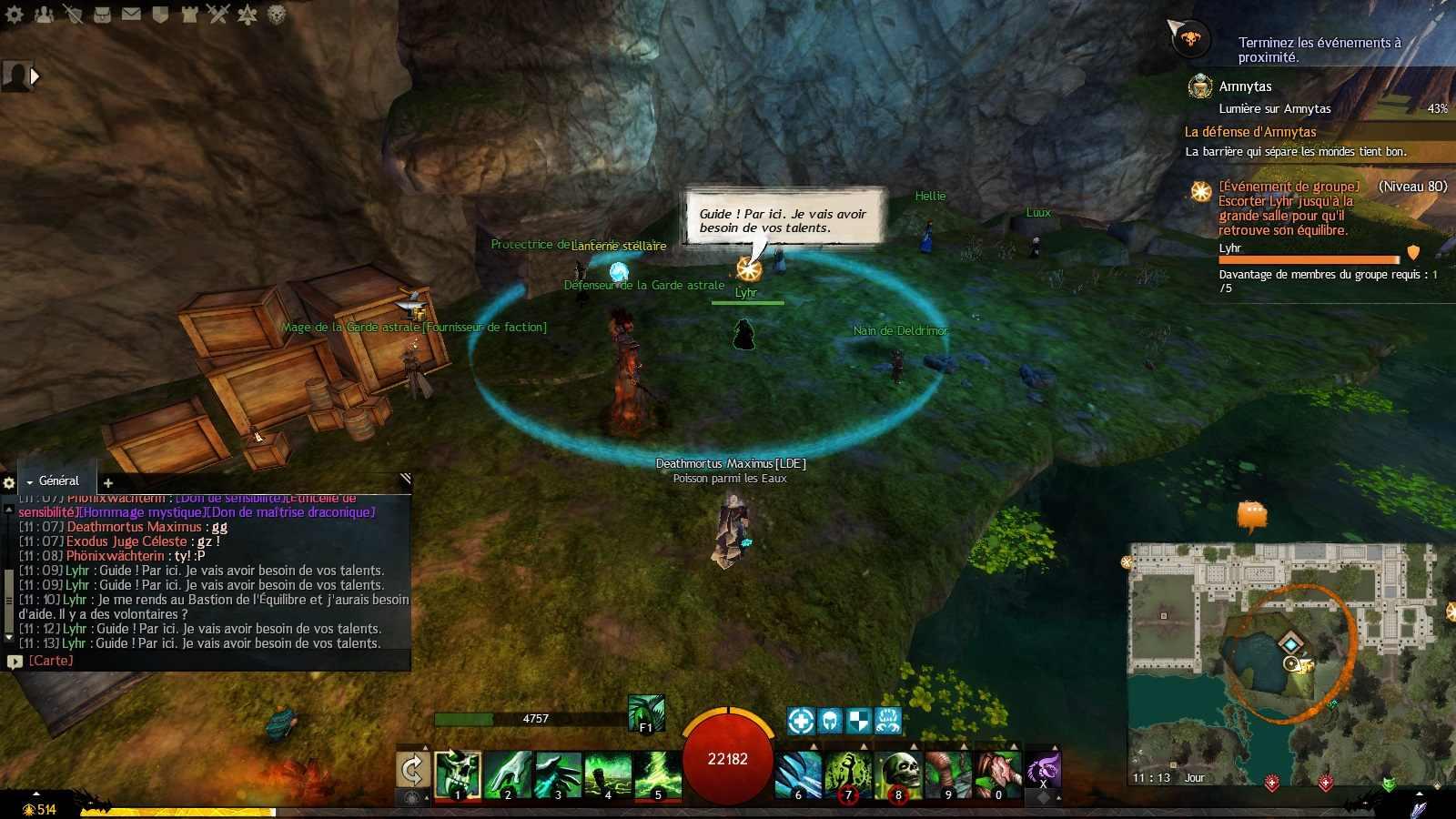
Task: Select the group event escort Lyhr objective
Action: coord(1285,208)
